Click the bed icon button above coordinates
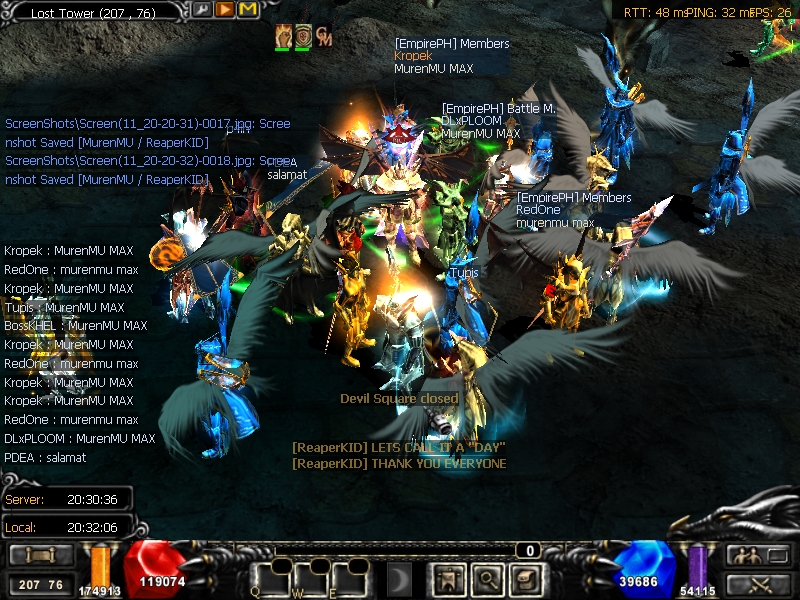This screenshot has height=600, width=800. tap(41, 555)
